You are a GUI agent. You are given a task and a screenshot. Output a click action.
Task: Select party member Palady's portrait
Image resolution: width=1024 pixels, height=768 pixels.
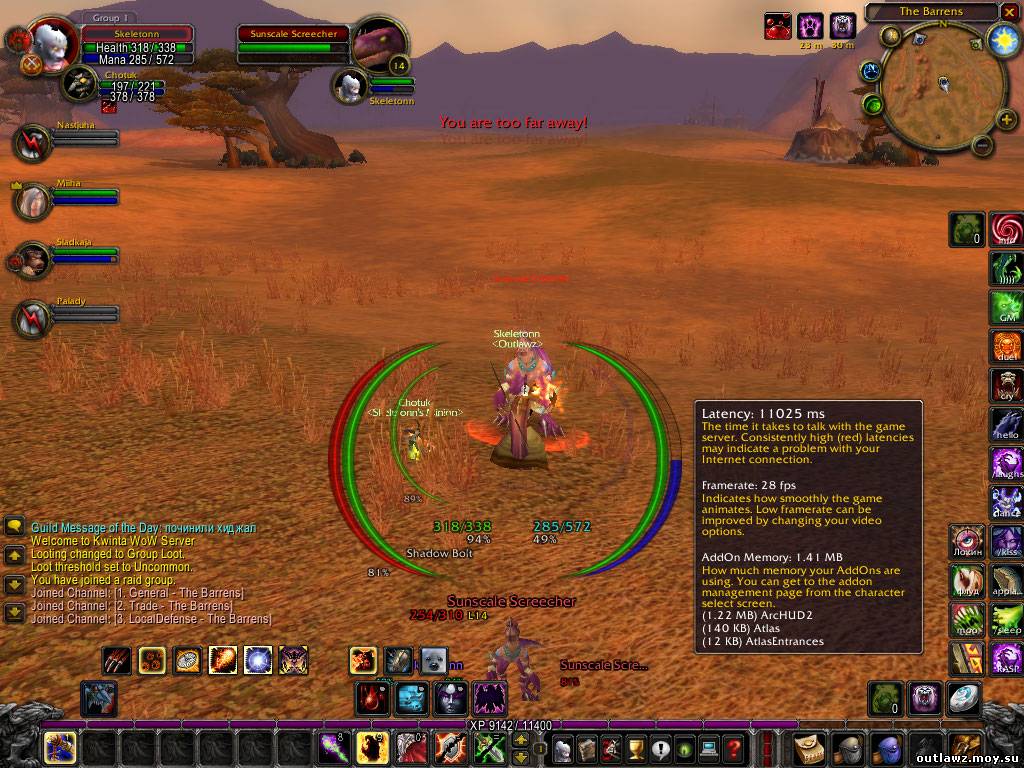(x=32, y=318)
